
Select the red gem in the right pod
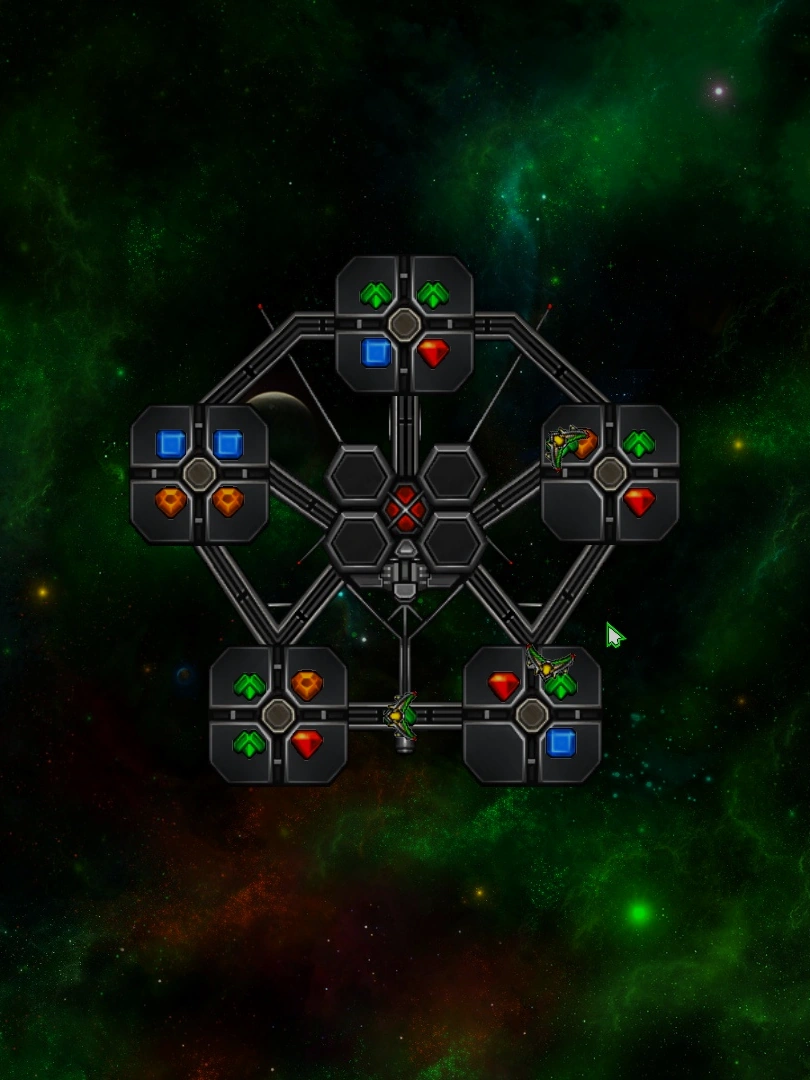[639, 502]
